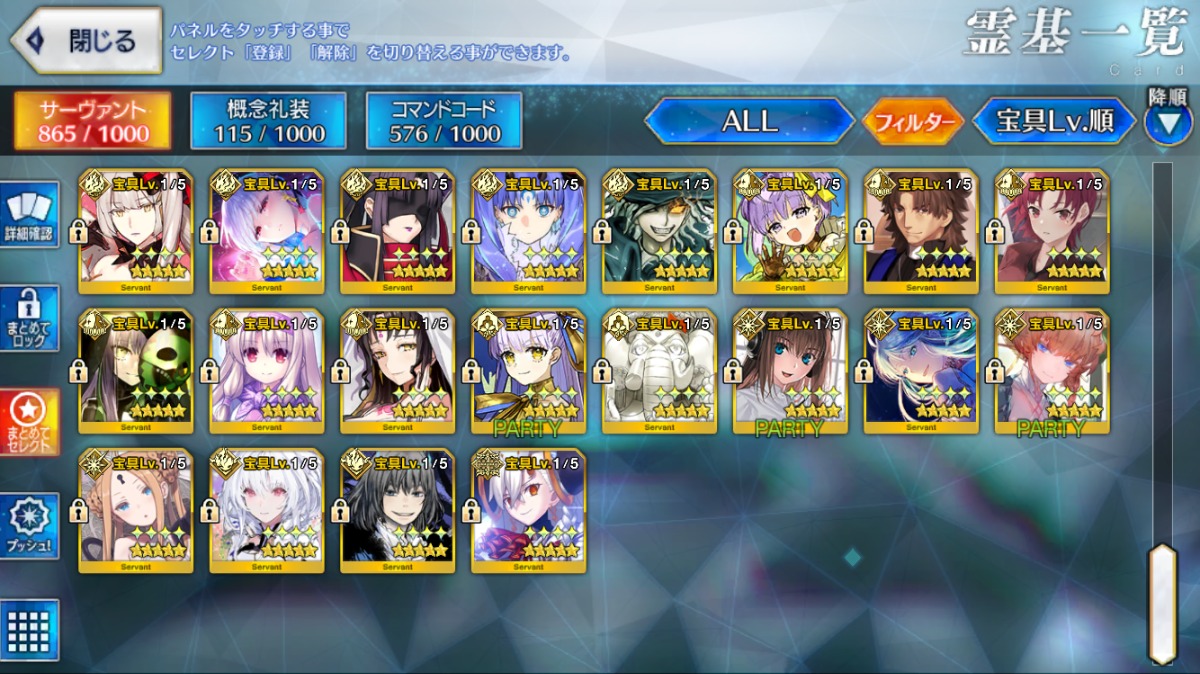Change the 宝具Lv.順 sort order
The height and width of the screenshot is (674, 1200).
click(x=1054, y=122)
